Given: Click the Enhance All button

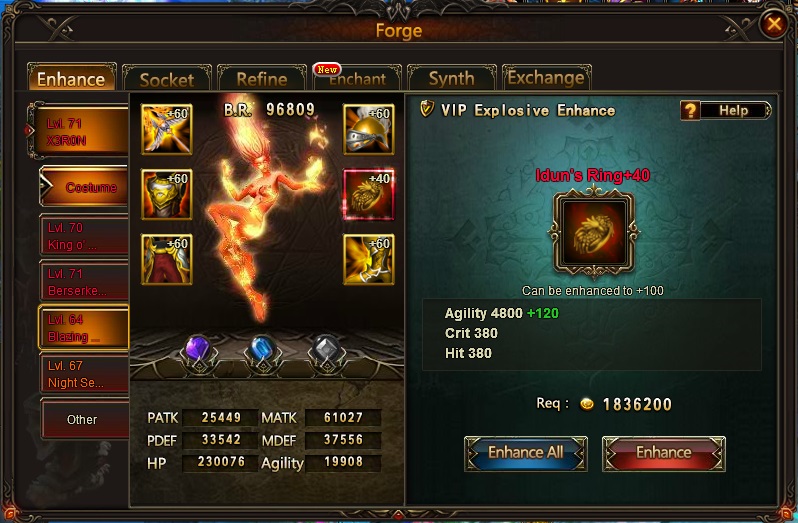Looking at the screenshot, I should point(526,453).
